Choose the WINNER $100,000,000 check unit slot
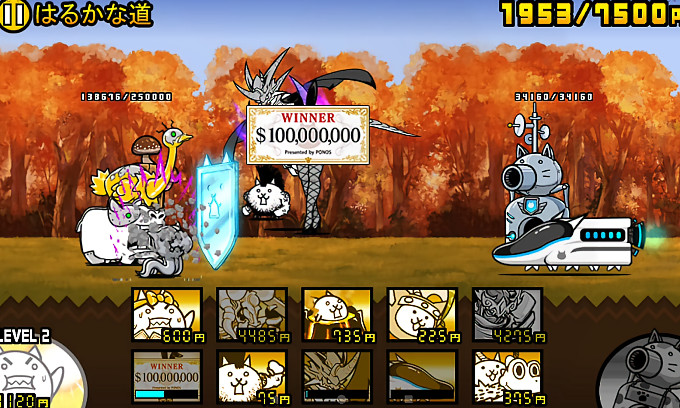 coord(167,376)
